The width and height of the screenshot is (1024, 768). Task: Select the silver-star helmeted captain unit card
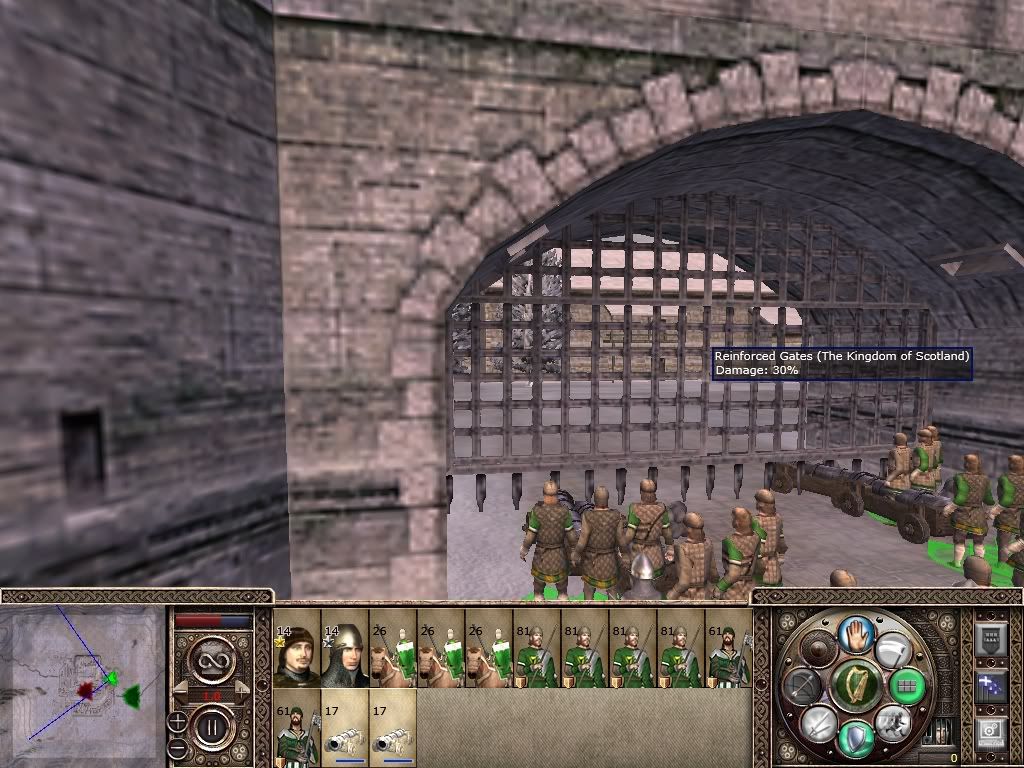pyautogui.click(x=344, y=649)
